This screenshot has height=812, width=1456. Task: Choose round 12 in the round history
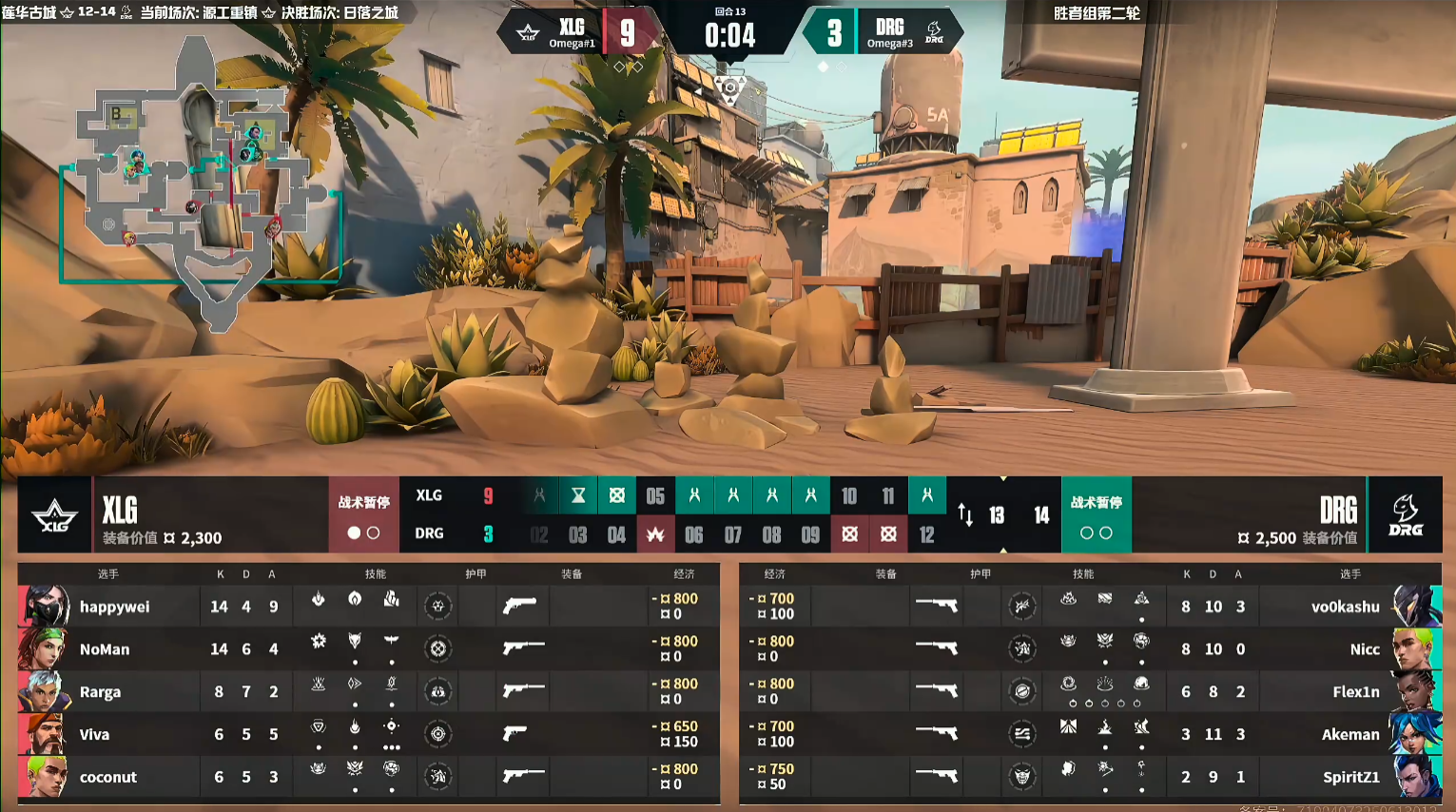(926, 535)
